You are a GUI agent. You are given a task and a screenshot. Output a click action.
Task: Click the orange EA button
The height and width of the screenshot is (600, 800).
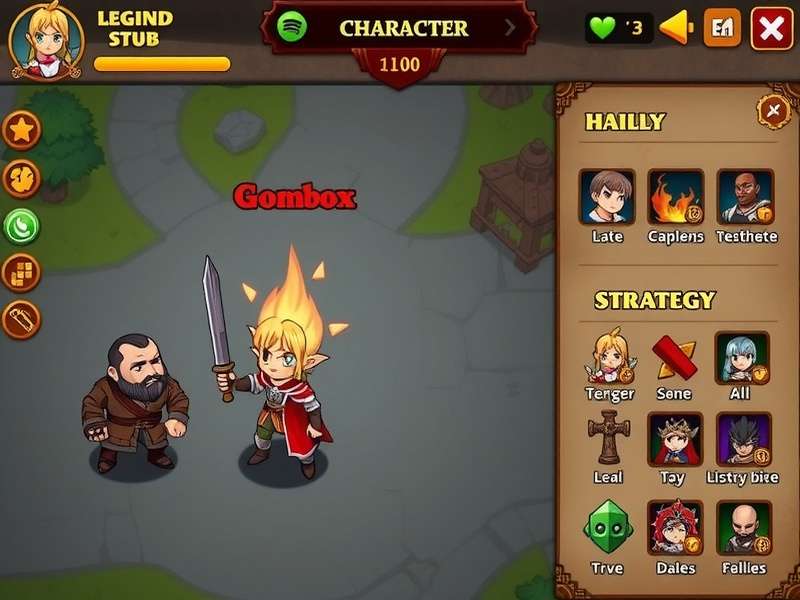[722, 29]
